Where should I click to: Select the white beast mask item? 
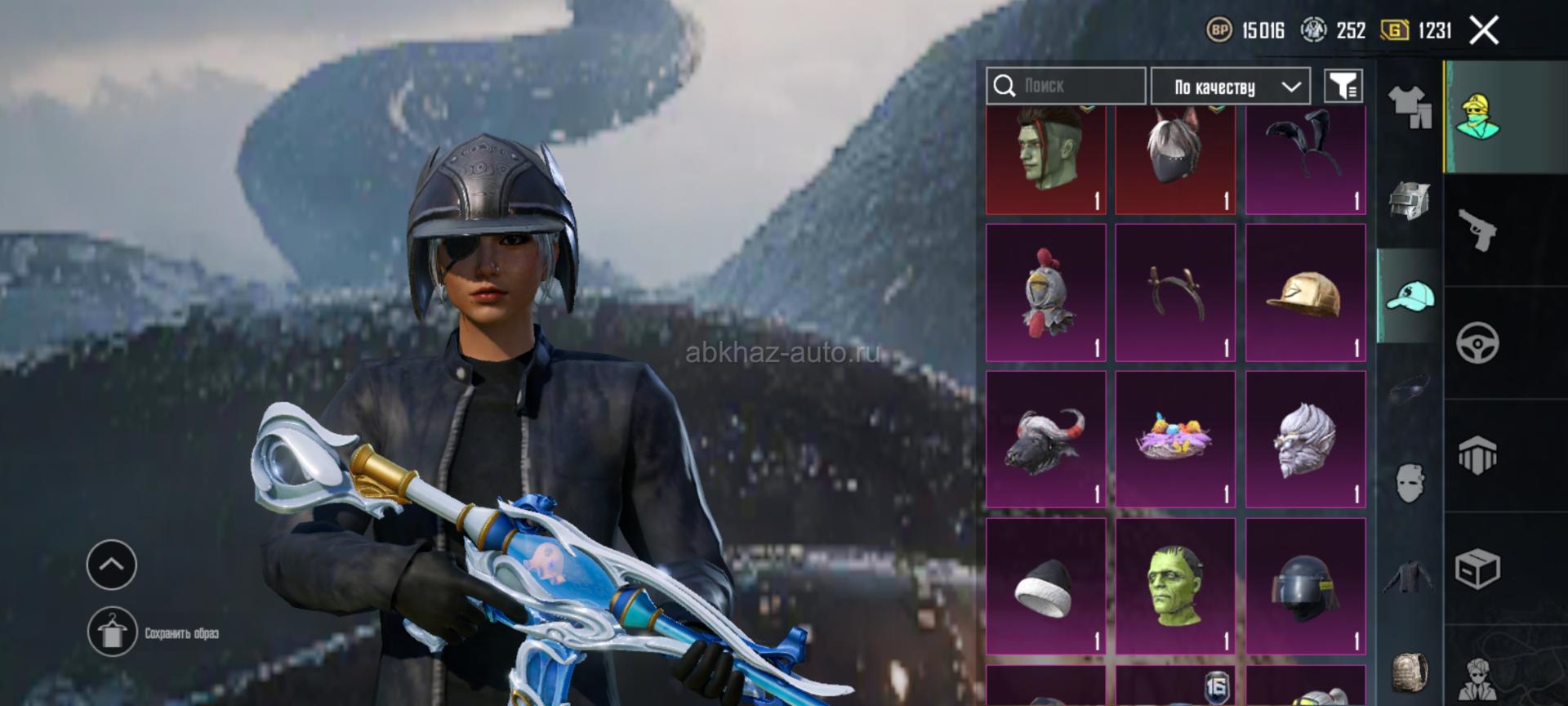click(1305, 440)
